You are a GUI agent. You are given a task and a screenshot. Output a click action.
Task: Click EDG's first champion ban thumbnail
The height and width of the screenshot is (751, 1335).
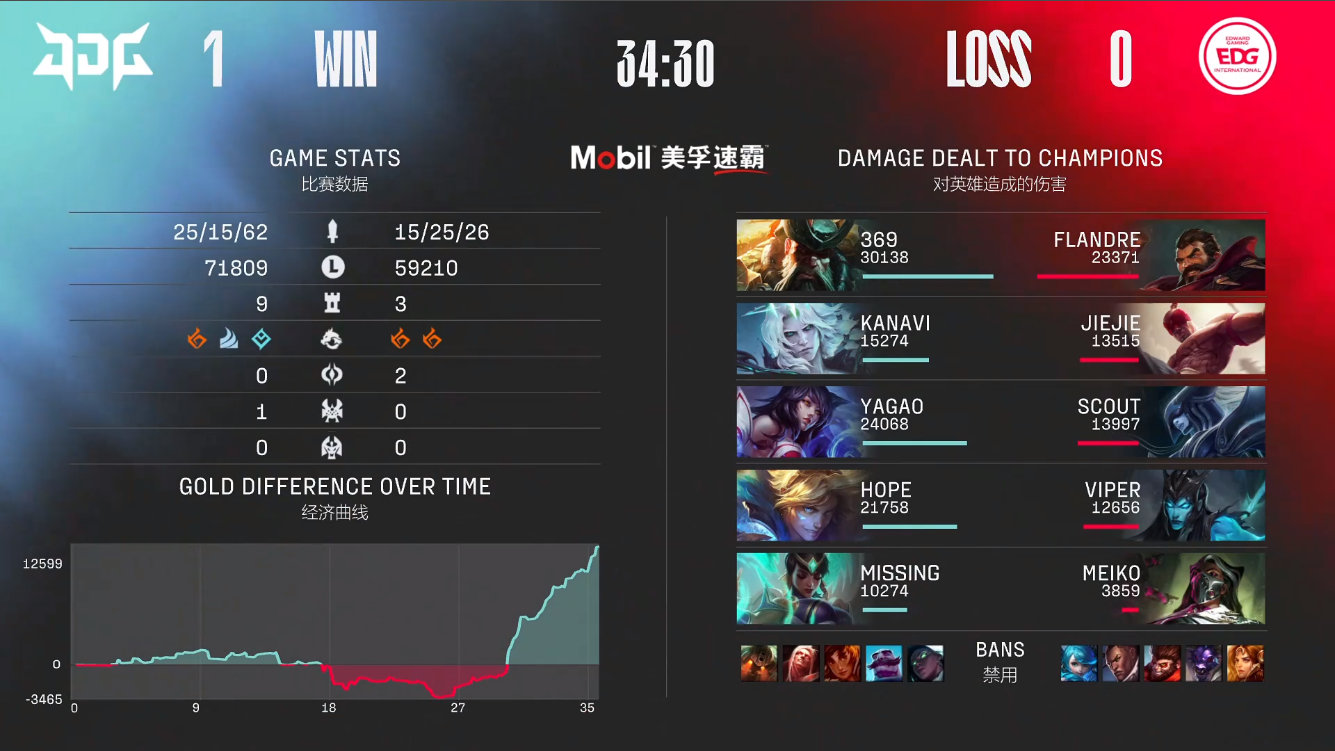click(x=1076, y=662)
